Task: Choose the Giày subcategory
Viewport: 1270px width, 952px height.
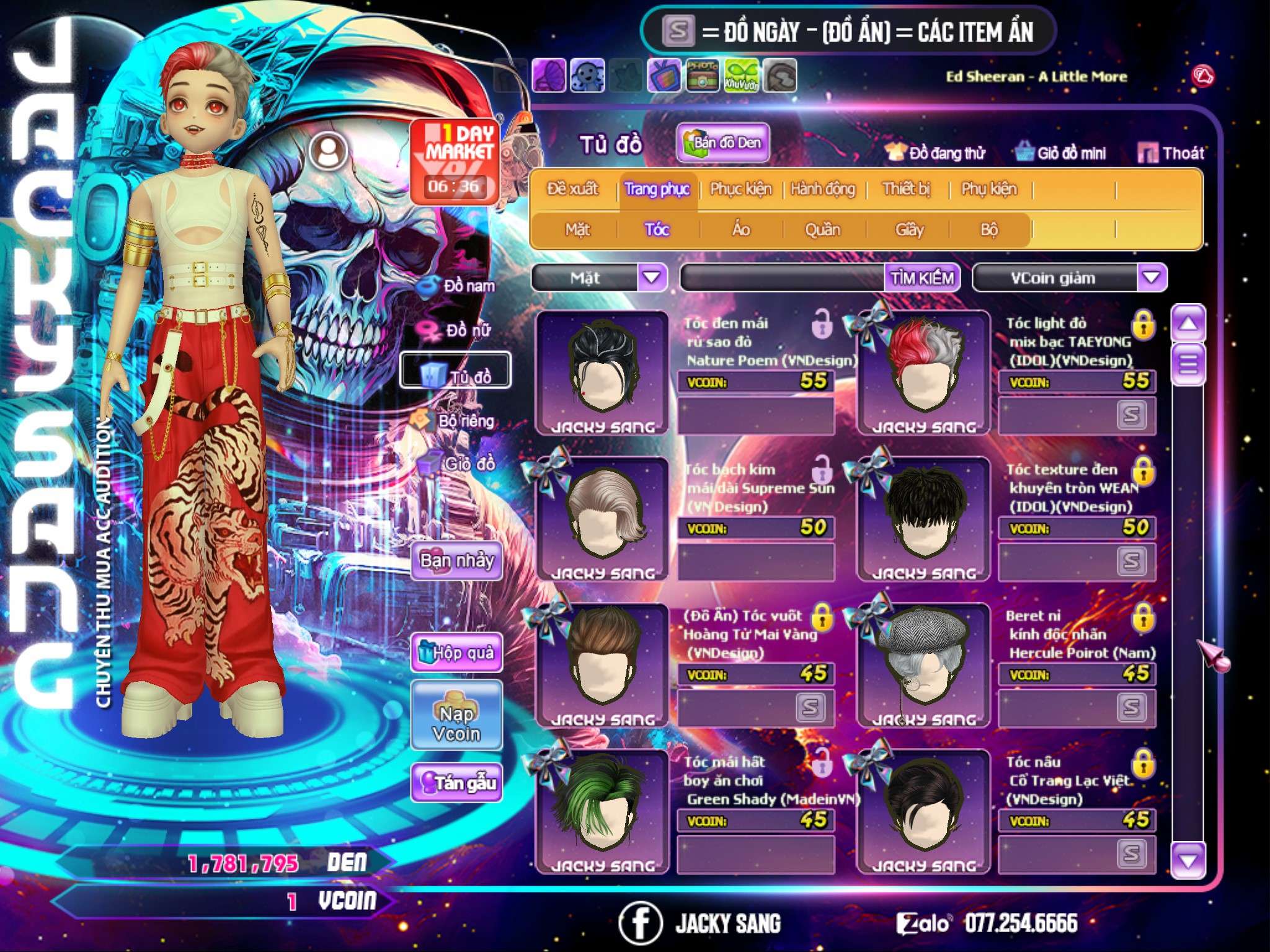Action: tap(909, 230)
